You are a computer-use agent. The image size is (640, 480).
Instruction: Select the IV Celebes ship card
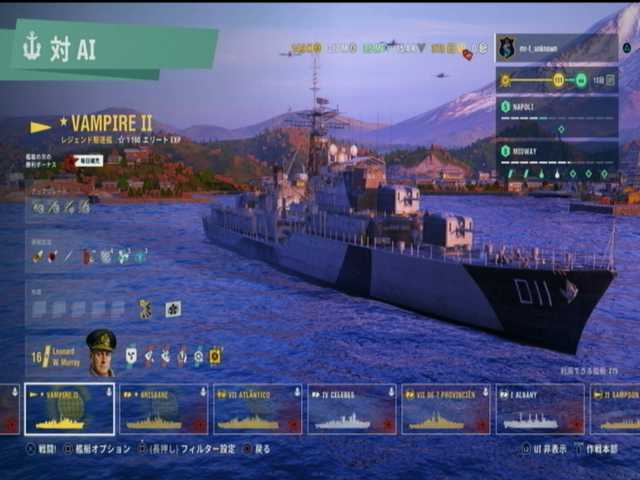pos(351,409)
